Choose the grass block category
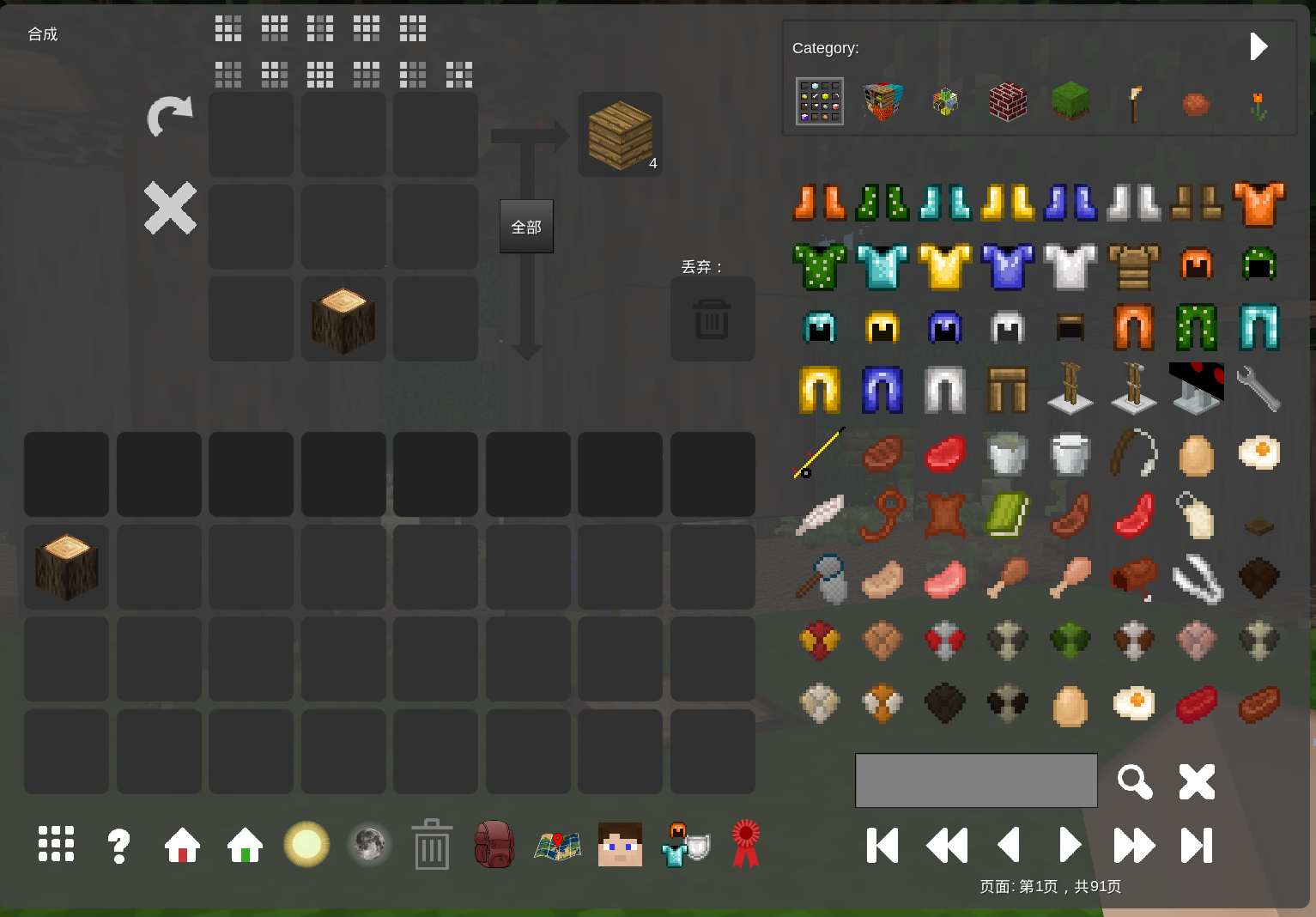The image size is (1316, 917). click(1070, 102)
